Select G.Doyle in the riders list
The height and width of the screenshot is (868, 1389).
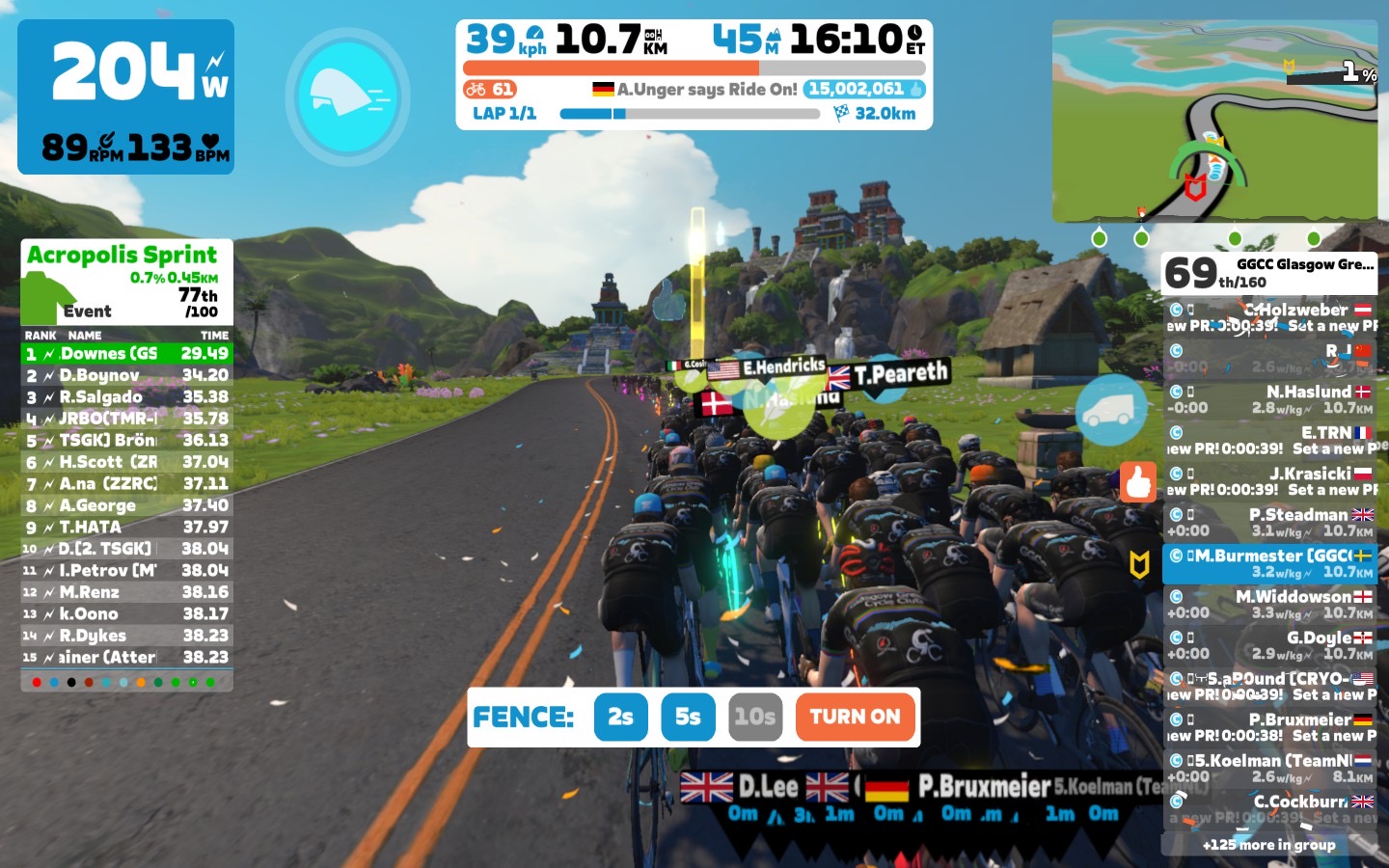tap(1269, 644)
